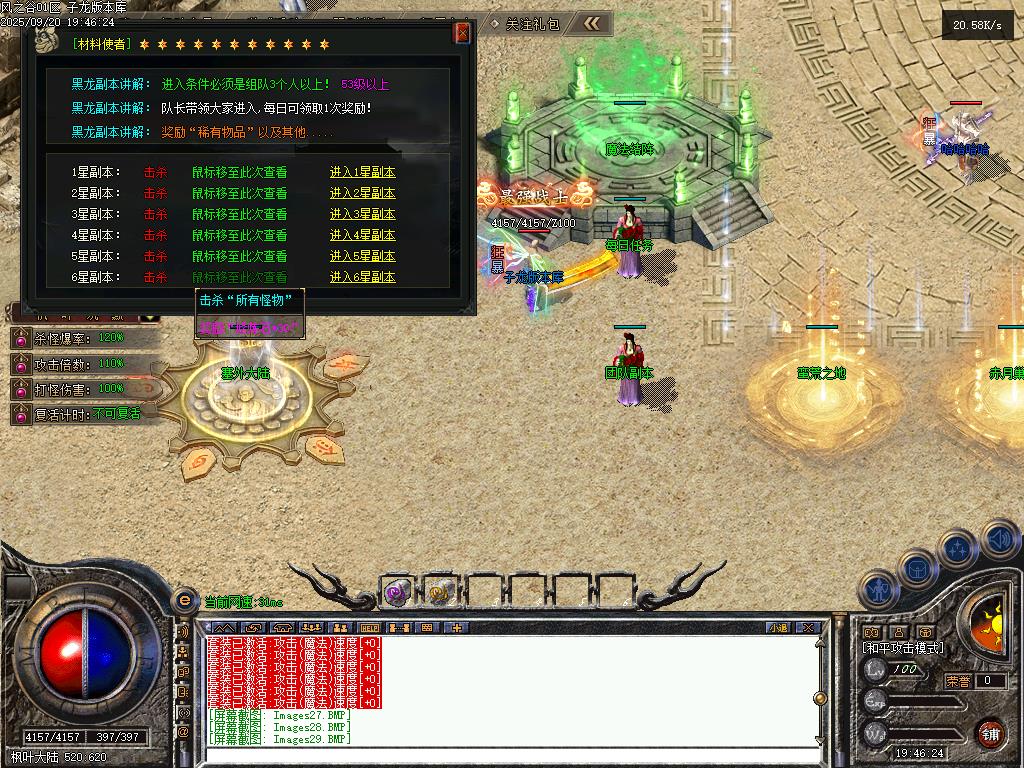This screenshot has height=768, width=1024.
Task: Close the chat panel with its X button
Action: pos(808,628)
